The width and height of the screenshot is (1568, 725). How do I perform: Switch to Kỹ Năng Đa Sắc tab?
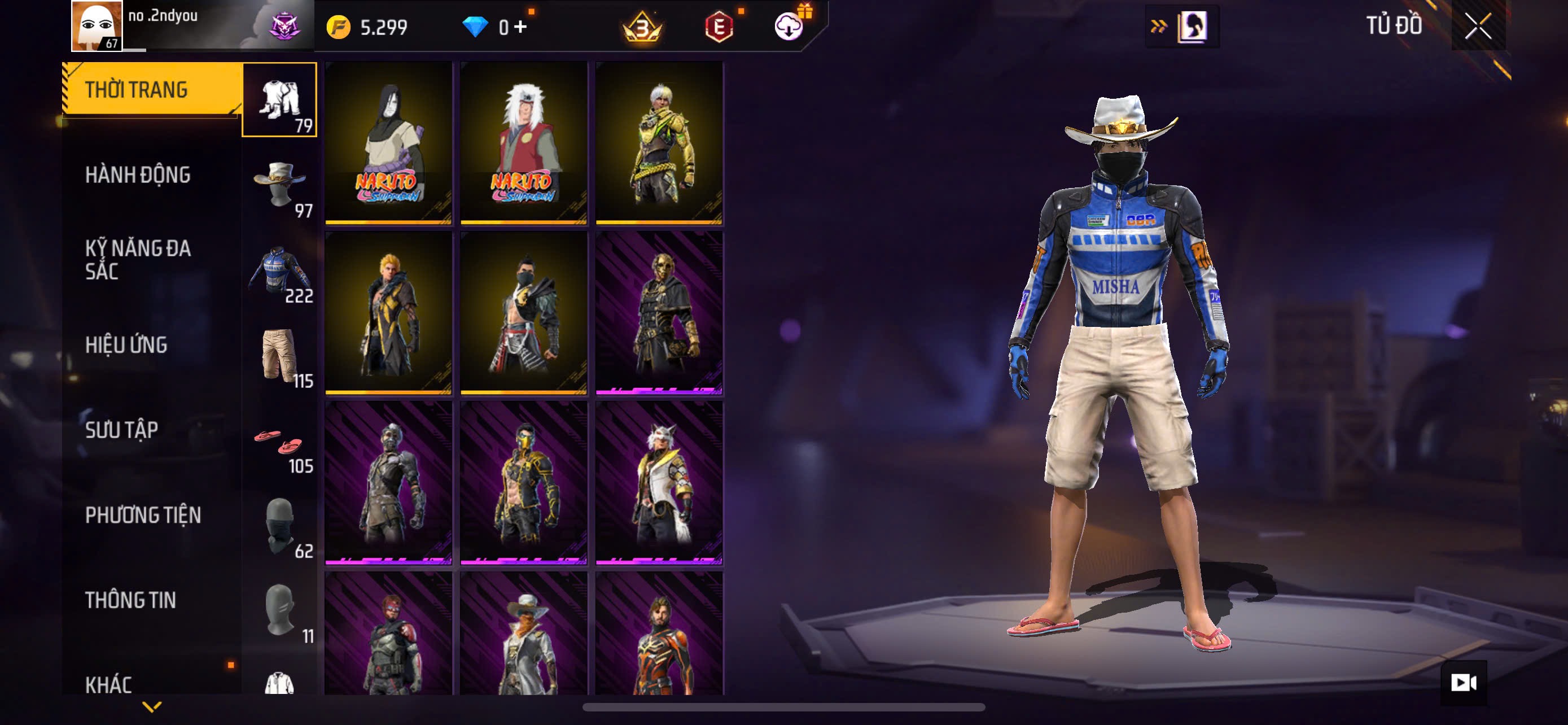tap(138, 260)
